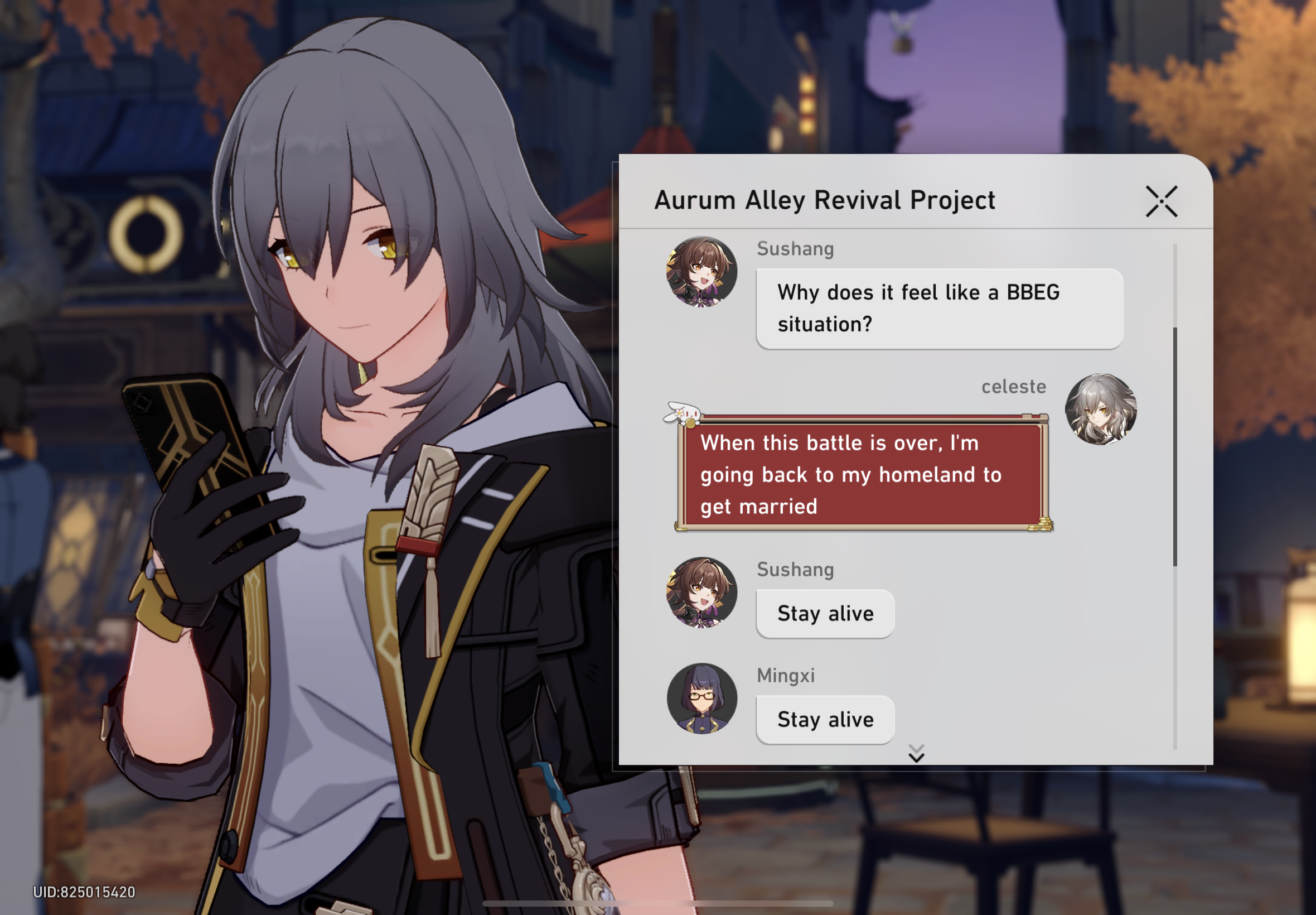Click Sushang's avatar beside the BBEG message
This screenshot has width=1316, height=915.
(701, 272)
